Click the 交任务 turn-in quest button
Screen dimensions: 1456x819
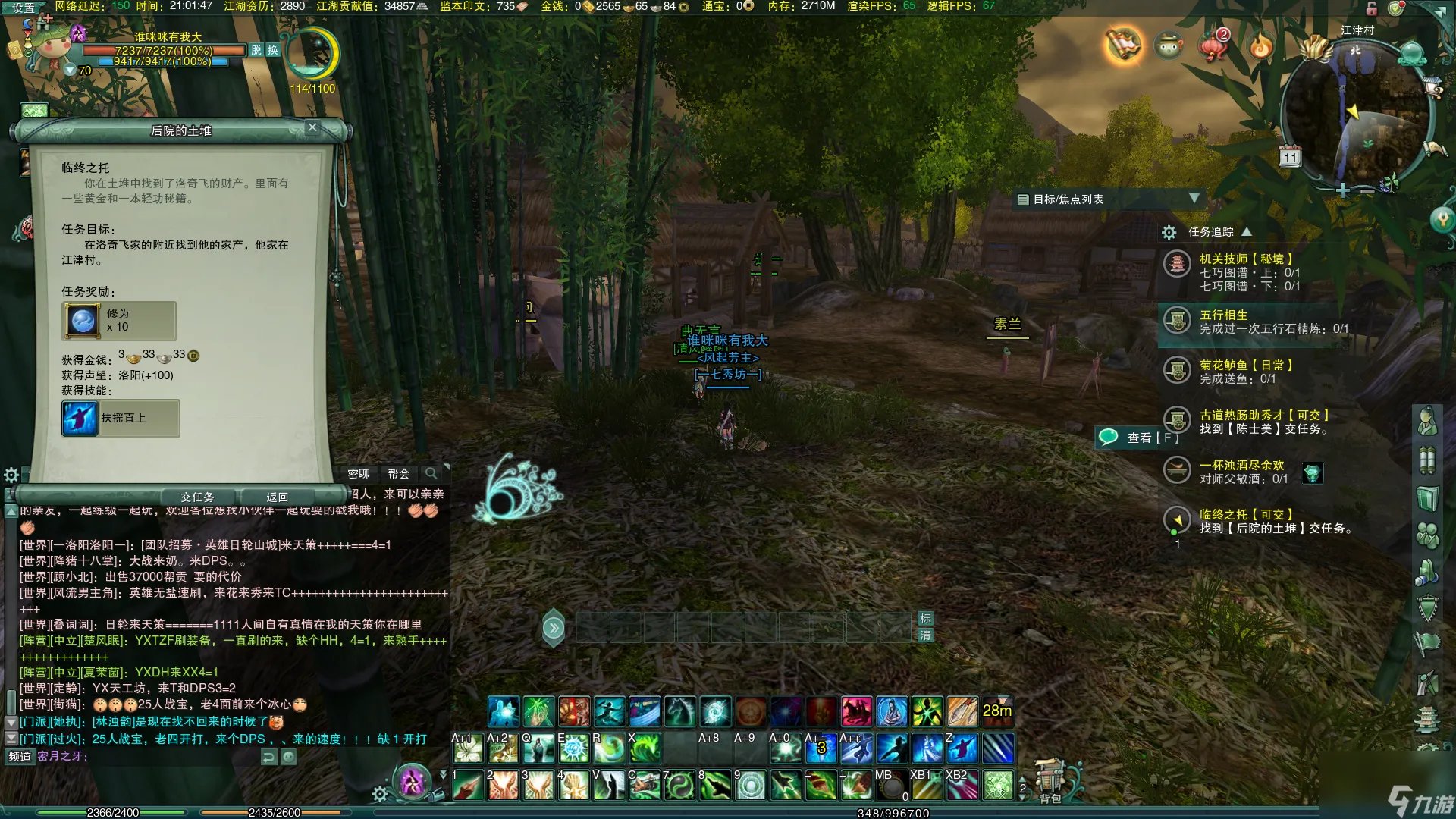pos(197,497)
